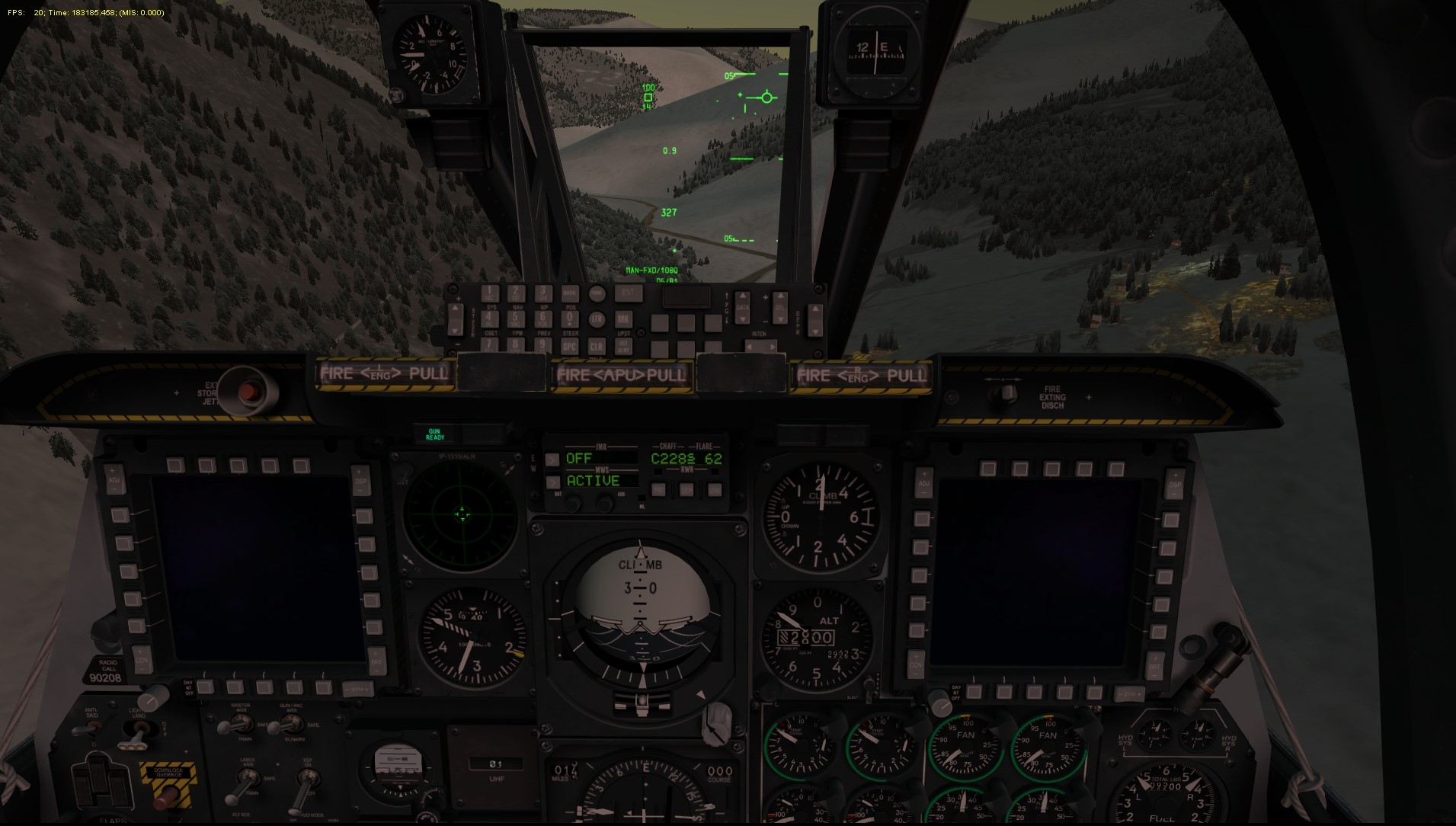The width and height of the screenshot is (1456, 826).
Task: Flip the fire extinguisher discharge switch
Action: (1009, 393)
